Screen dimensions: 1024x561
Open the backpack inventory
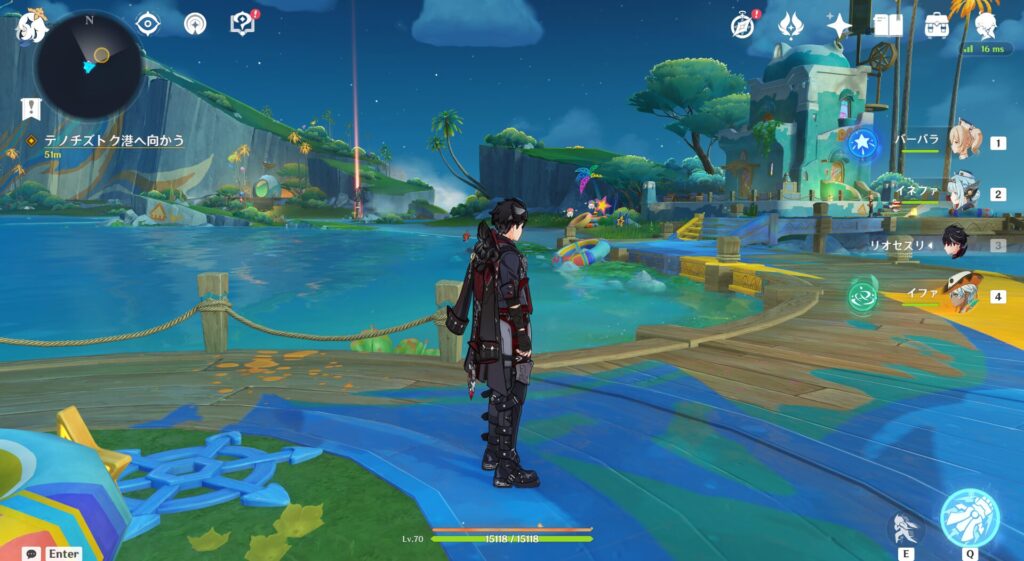[x=937, y=25]
